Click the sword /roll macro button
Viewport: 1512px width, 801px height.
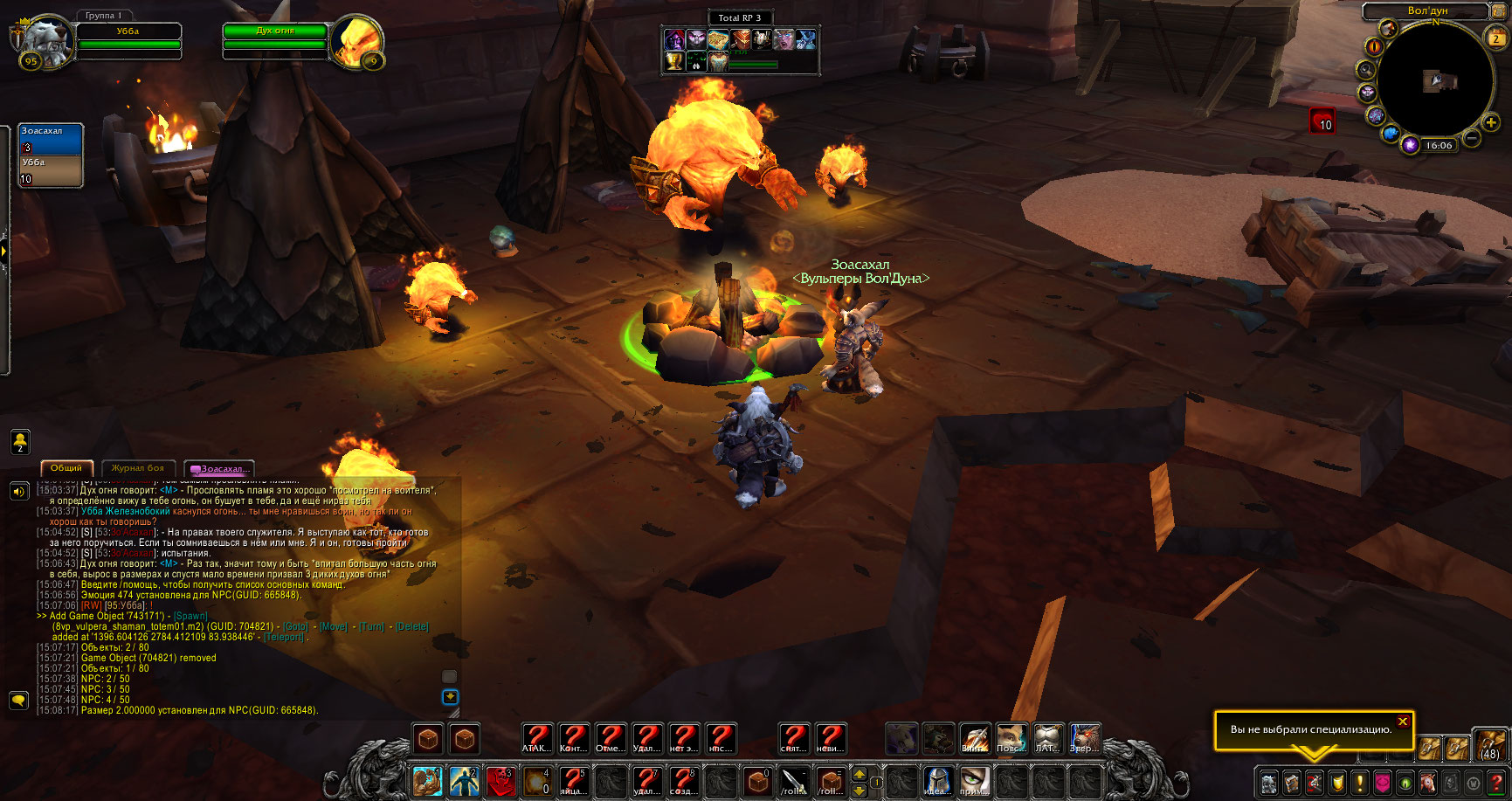(793, 781)
